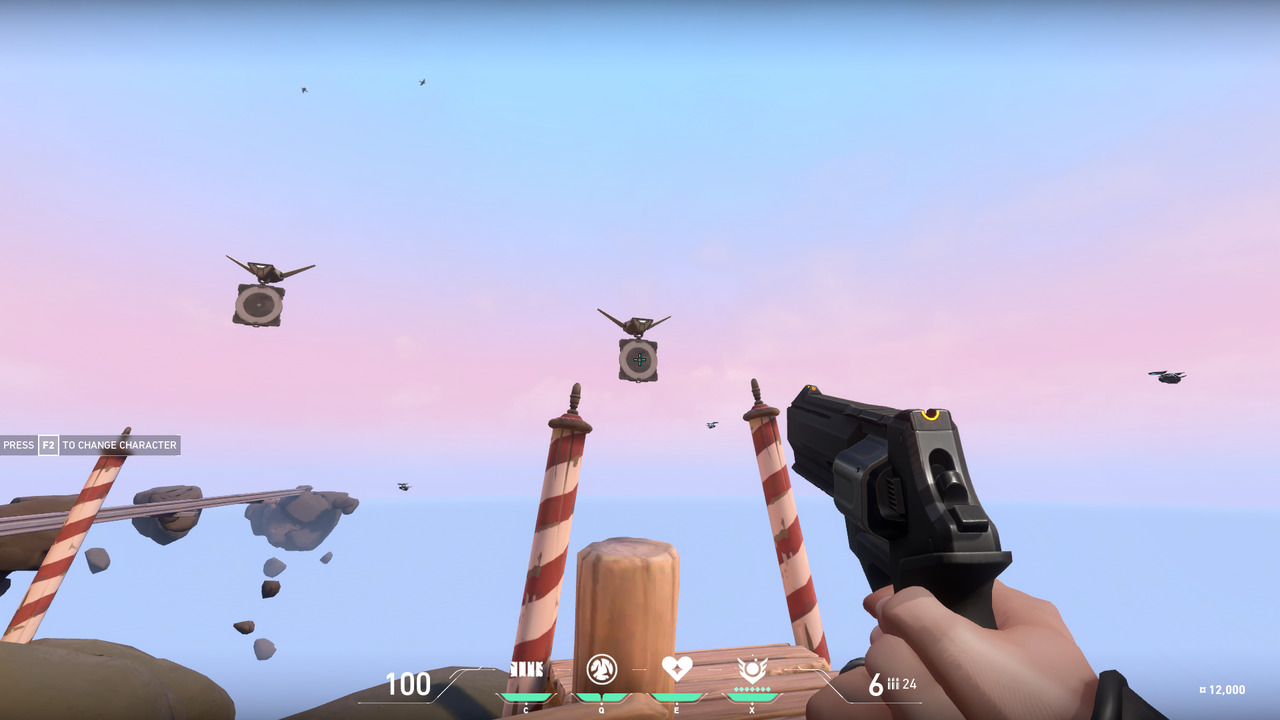Click the green charge bar under the C ability
The height and width of the screenshot is (720, 1280).
pyautogui.click(x=525, y=696)
